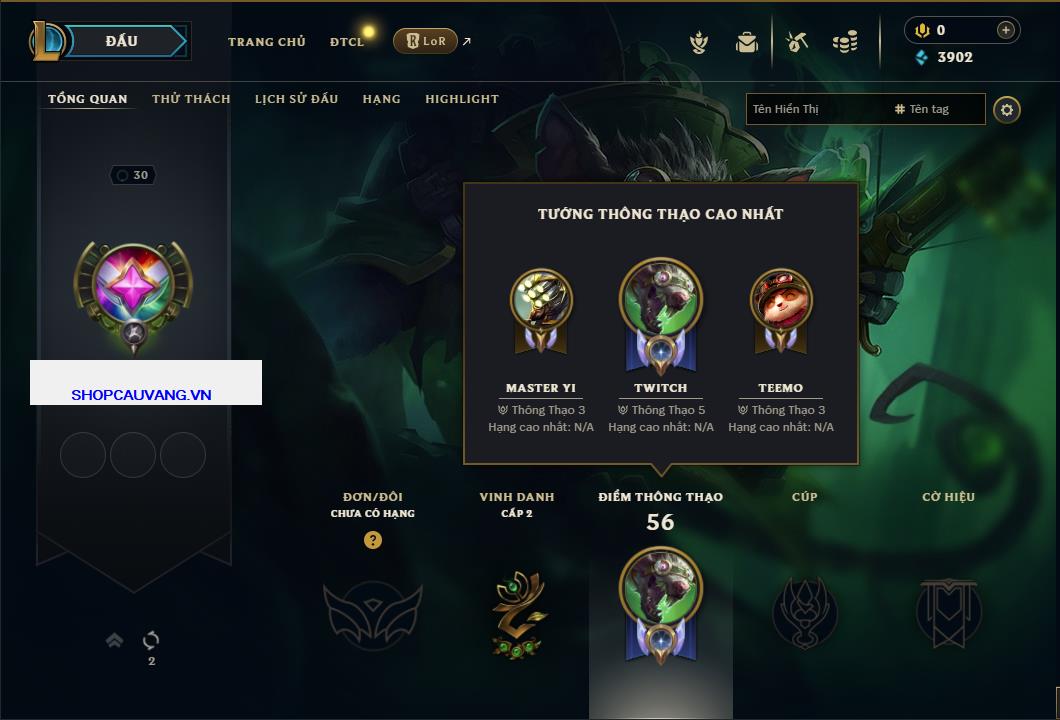The image size is (1060, 720).
Task: Open the hammer crafting icon
Action: click(796, 42)
